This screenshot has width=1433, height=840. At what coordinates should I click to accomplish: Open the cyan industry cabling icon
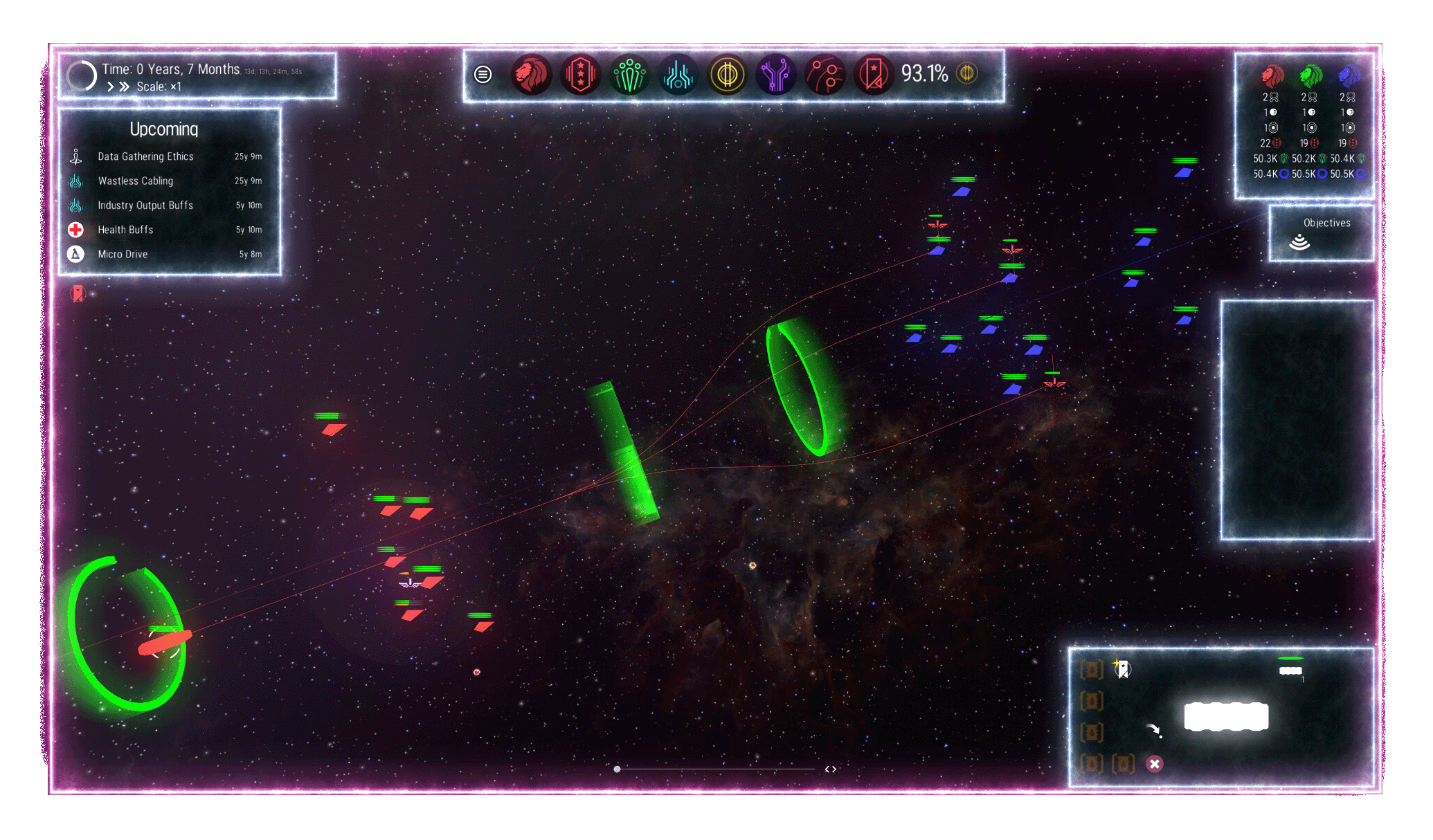(x=678, y=74)
